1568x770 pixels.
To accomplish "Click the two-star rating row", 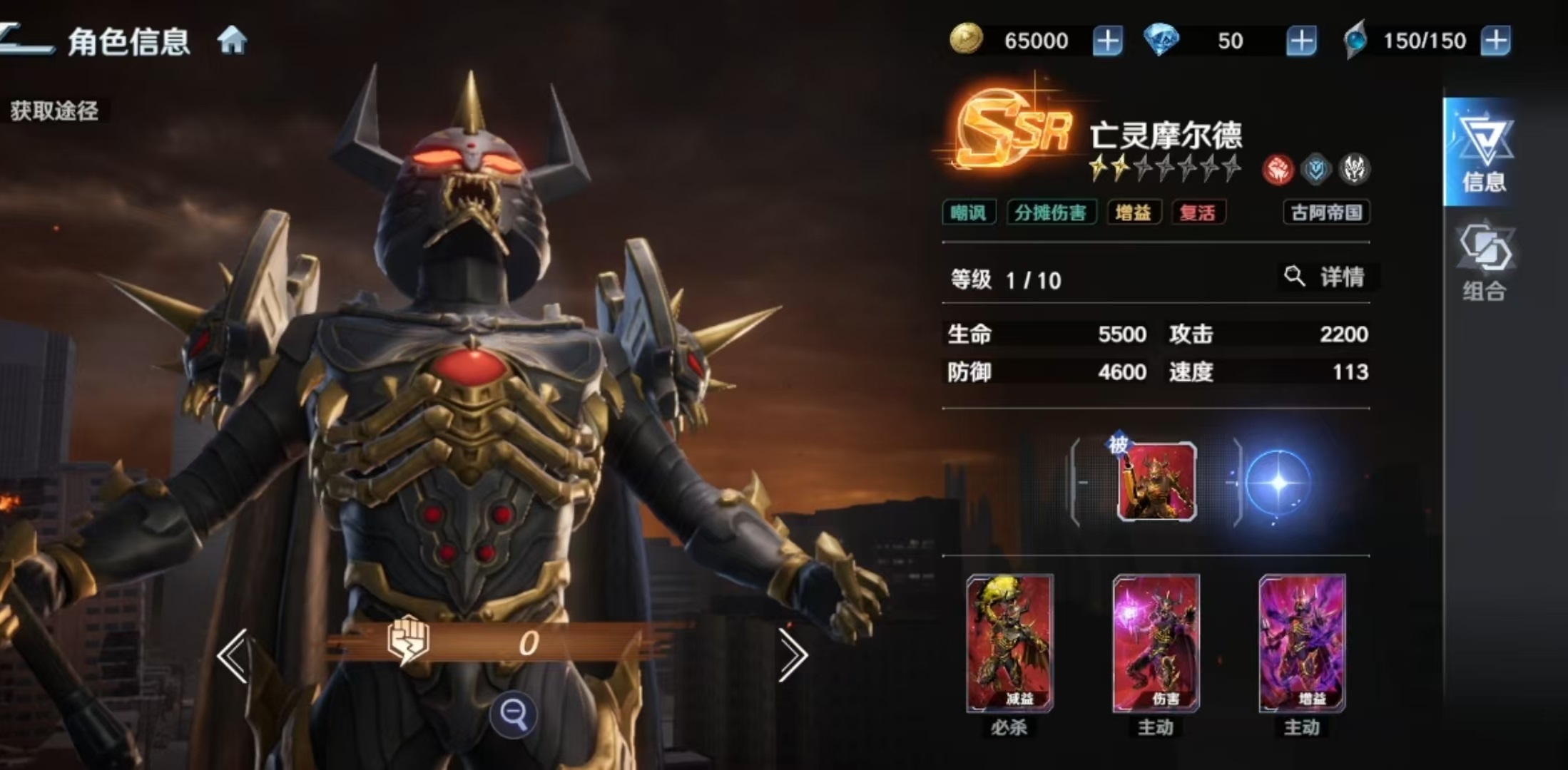I will click(x=1163, y=170).
